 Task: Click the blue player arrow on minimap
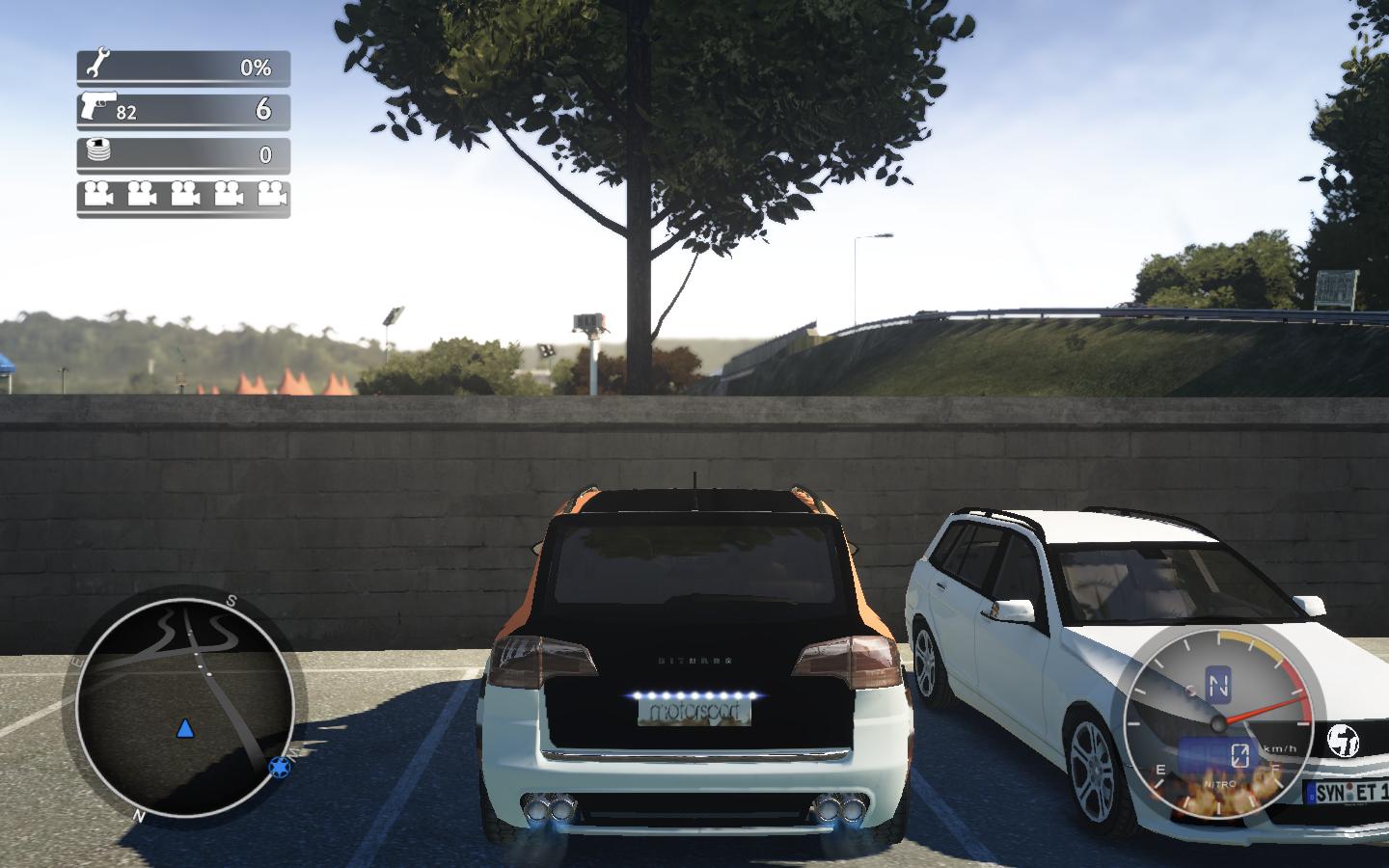click(184, 727)
